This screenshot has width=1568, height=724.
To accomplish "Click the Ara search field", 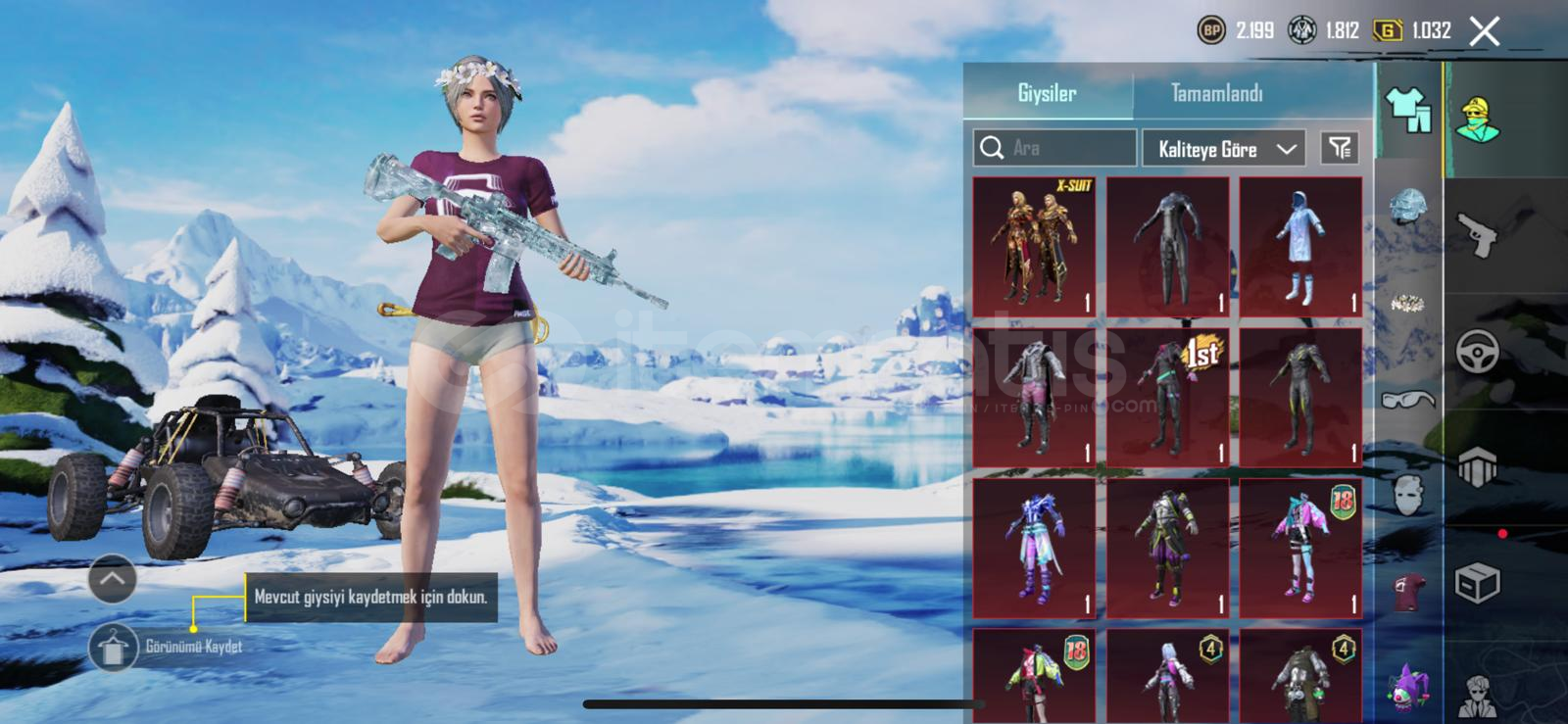I will pos(1055,148).
